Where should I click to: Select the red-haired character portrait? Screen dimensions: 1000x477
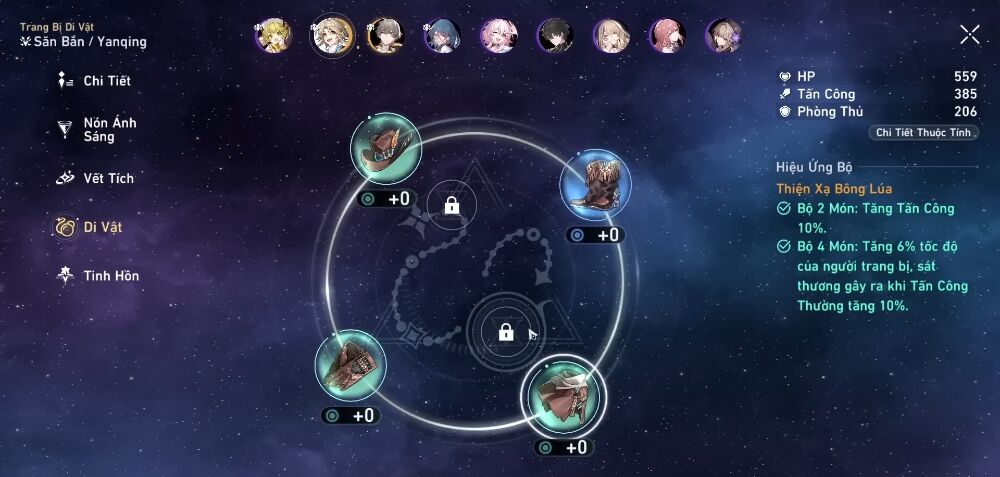668,36
